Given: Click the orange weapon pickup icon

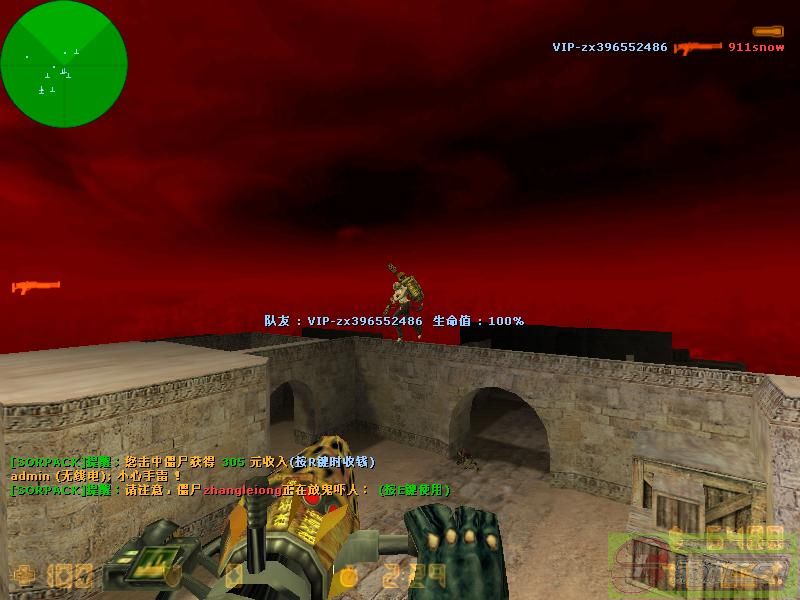Looking at the screenshot, I should [35, 287].
